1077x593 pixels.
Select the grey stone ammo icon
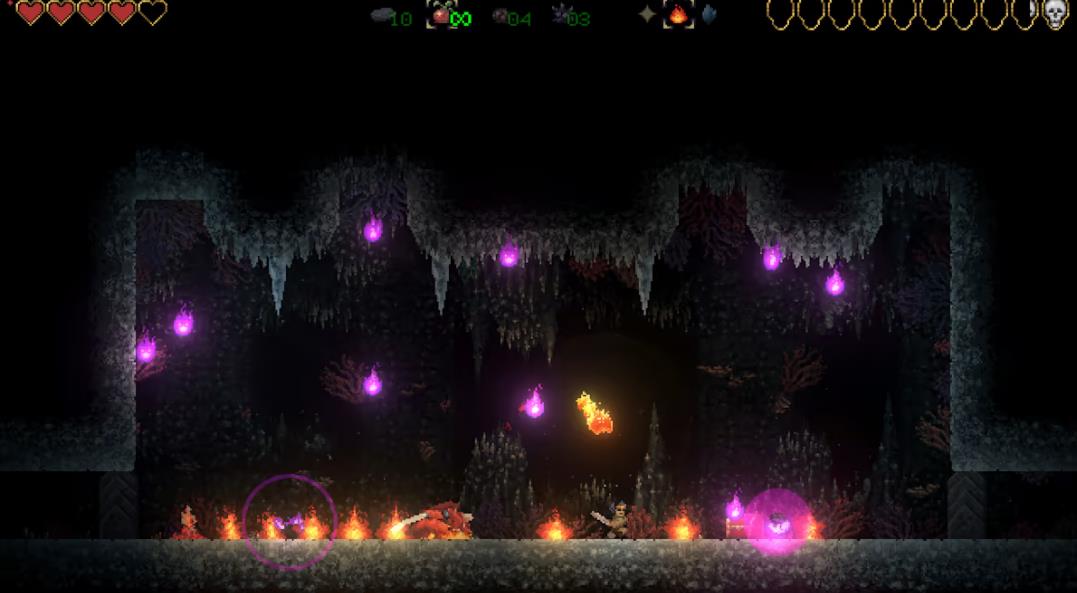click(x=380, y=16)
